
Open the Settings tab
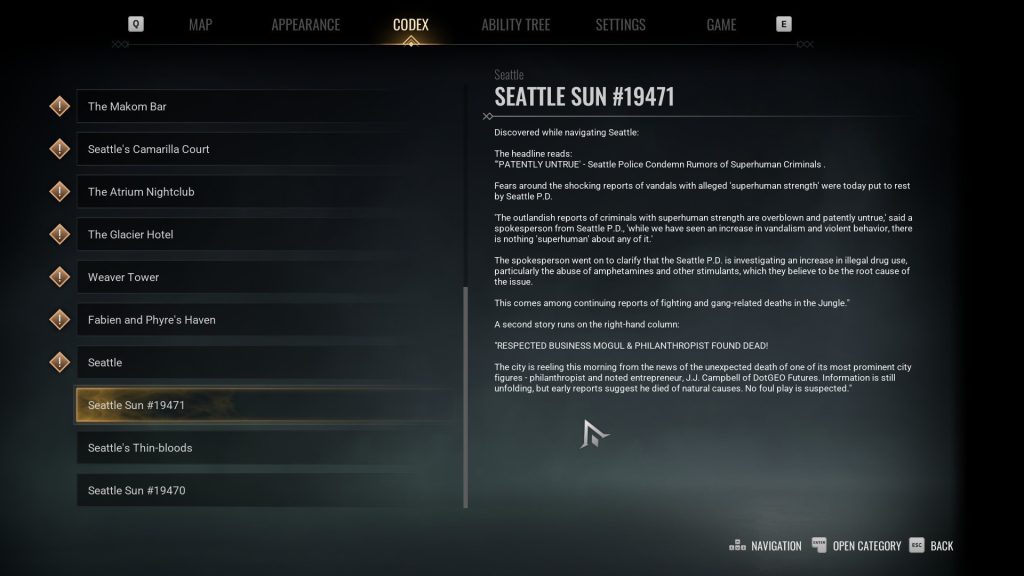point(620,24)
